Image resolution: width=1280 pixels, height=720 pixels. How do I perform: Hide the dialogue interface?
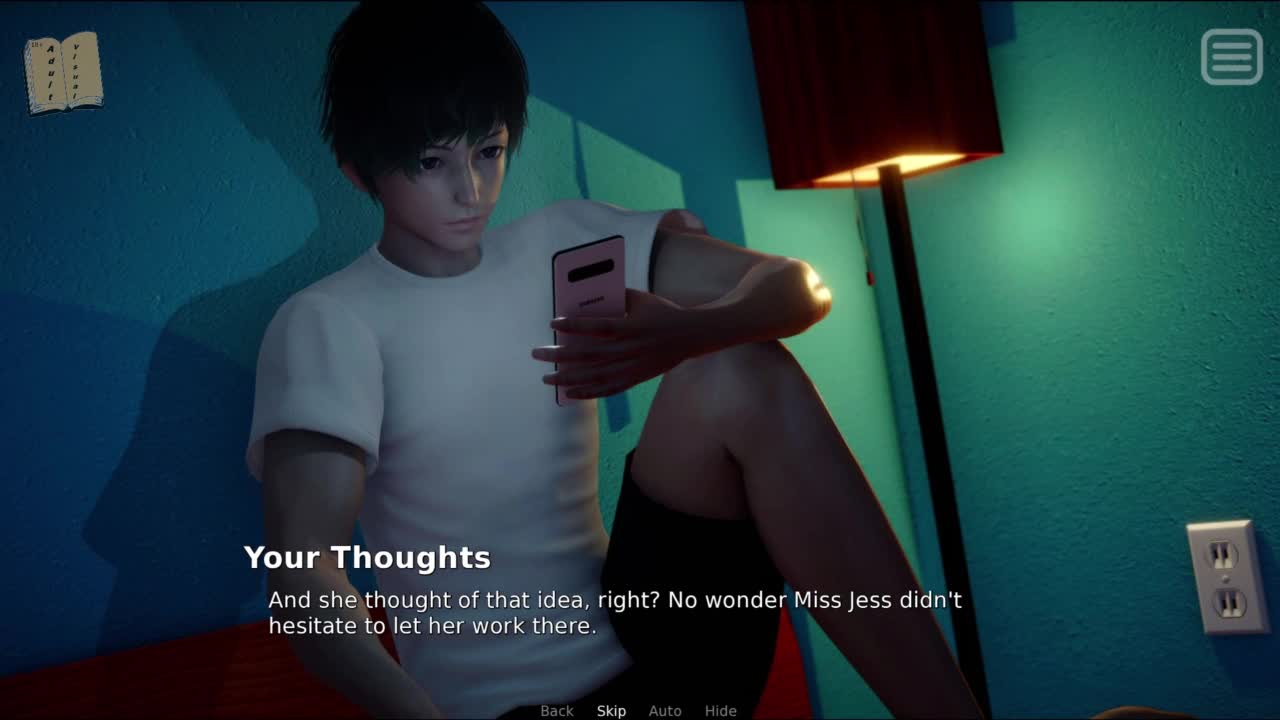click(720, 711)
